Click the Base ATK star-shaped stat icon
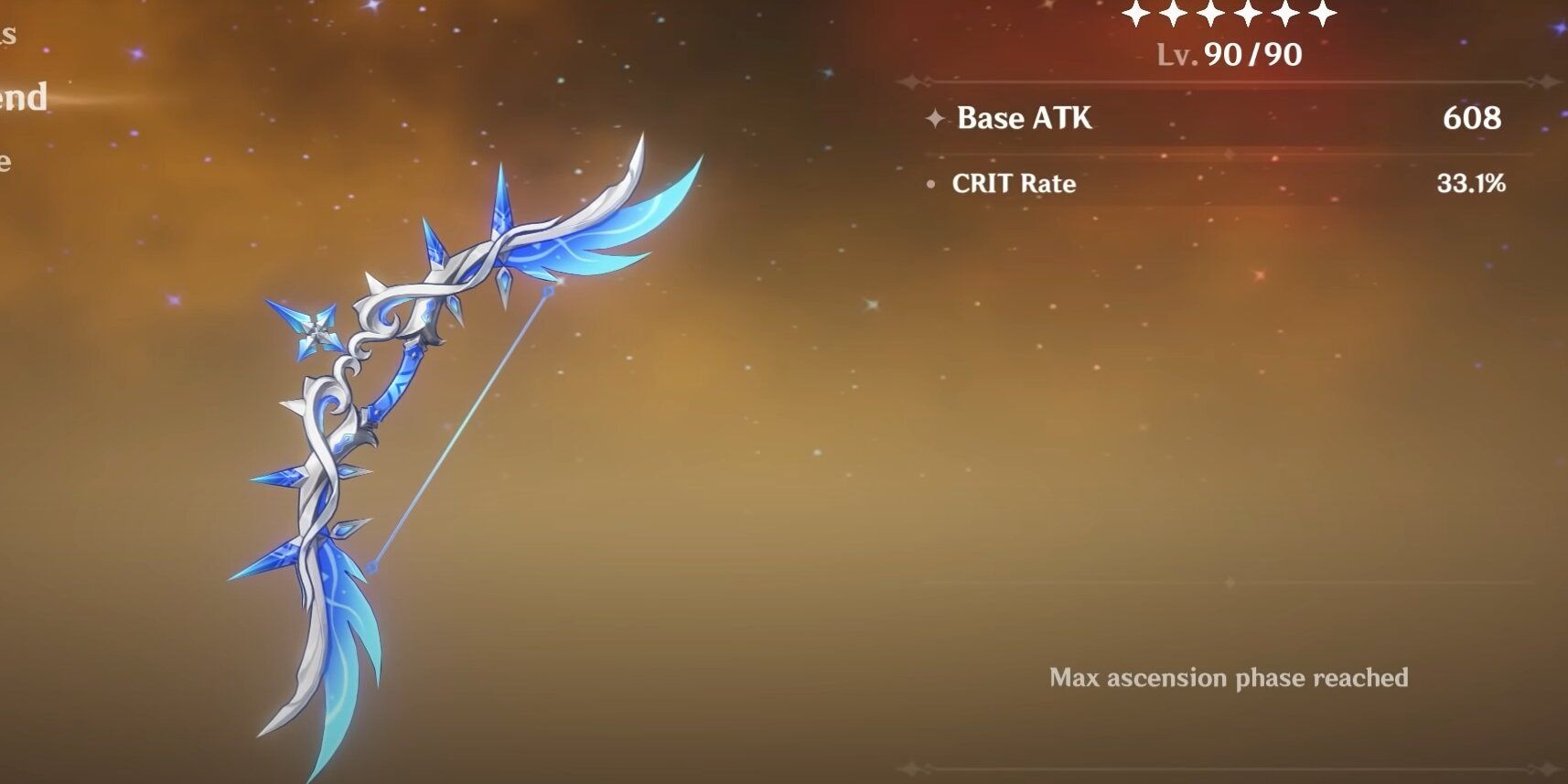 pyautogui.click(x=935, y=118)
